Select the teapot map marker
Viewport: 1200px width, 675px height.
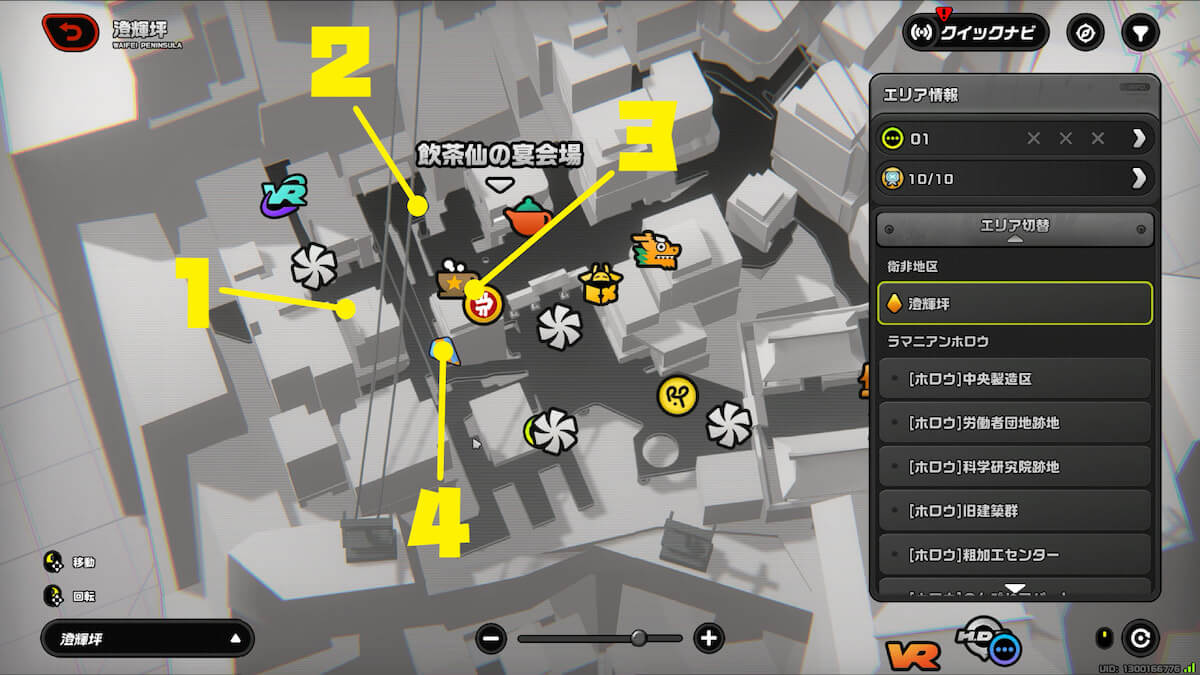click(528, 216)
